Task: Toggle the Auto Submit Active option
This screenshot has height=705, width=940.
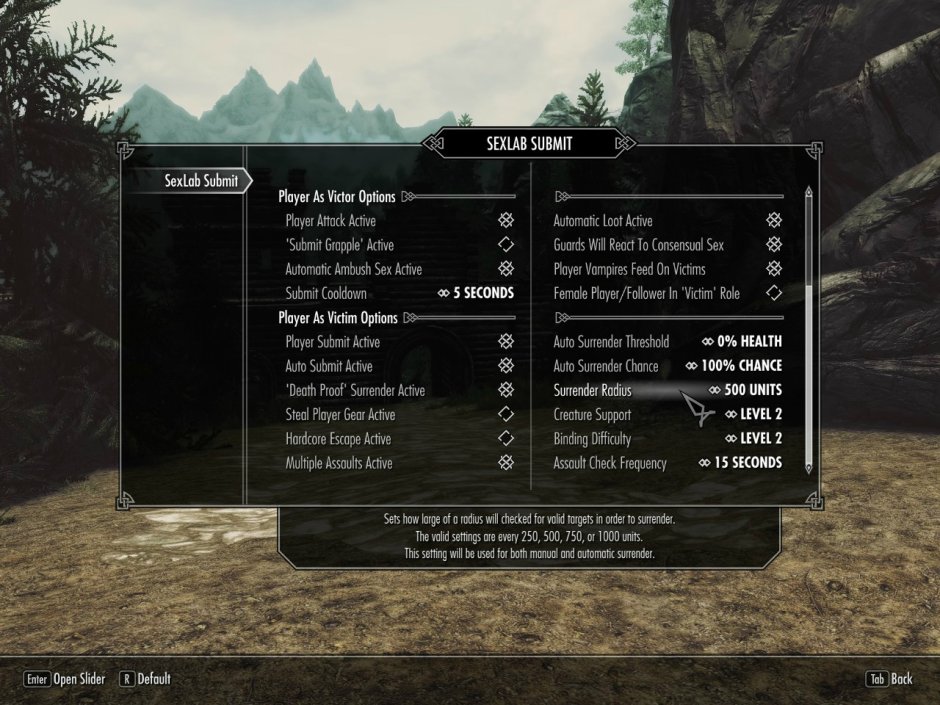Action: (506, 366)
